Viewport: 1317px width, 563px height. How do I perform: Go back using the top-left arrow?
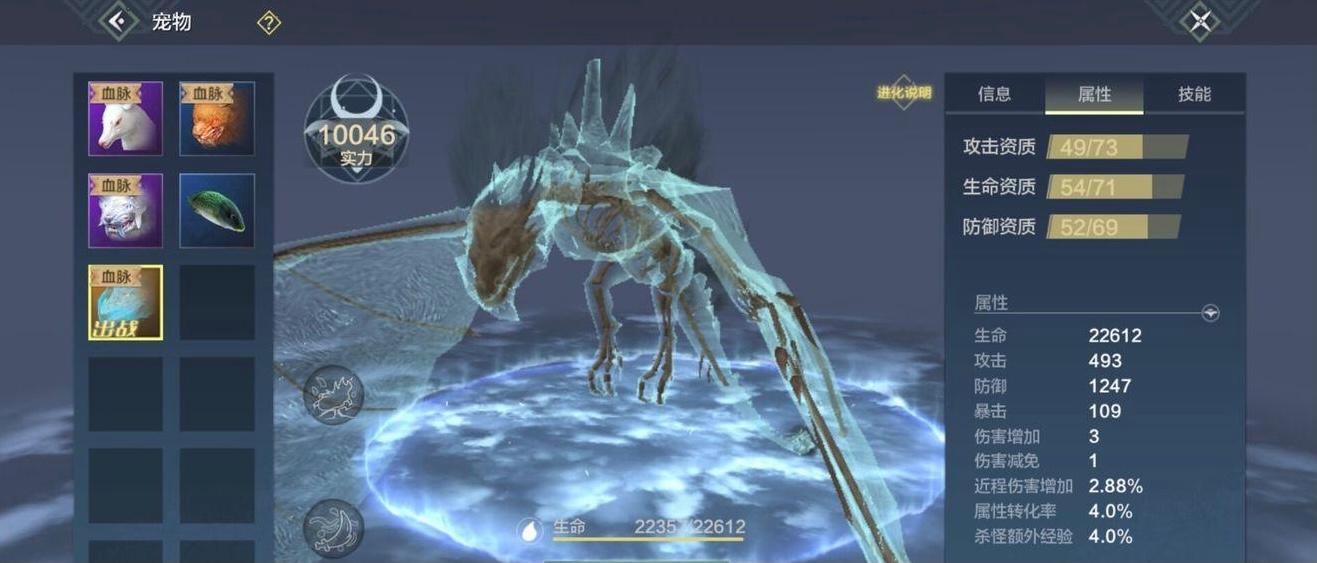pyautogui.click(x=119, y=21)
